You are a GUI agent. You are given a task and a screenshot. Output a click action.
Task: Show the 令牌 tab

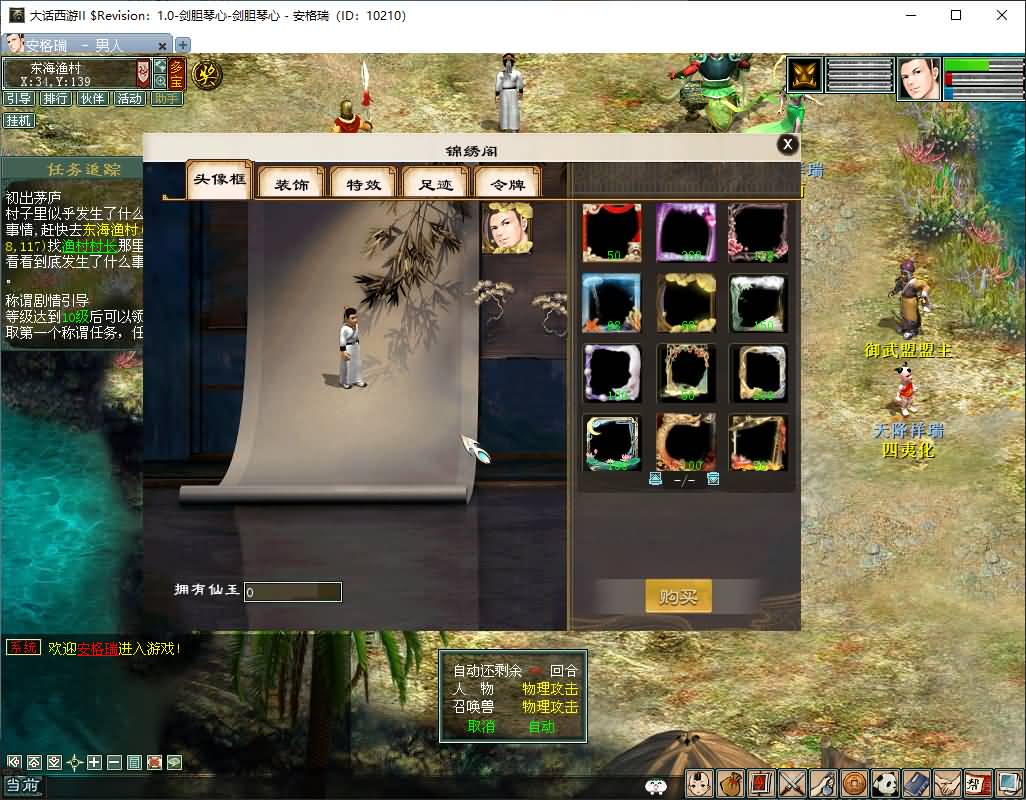[507, 184]
